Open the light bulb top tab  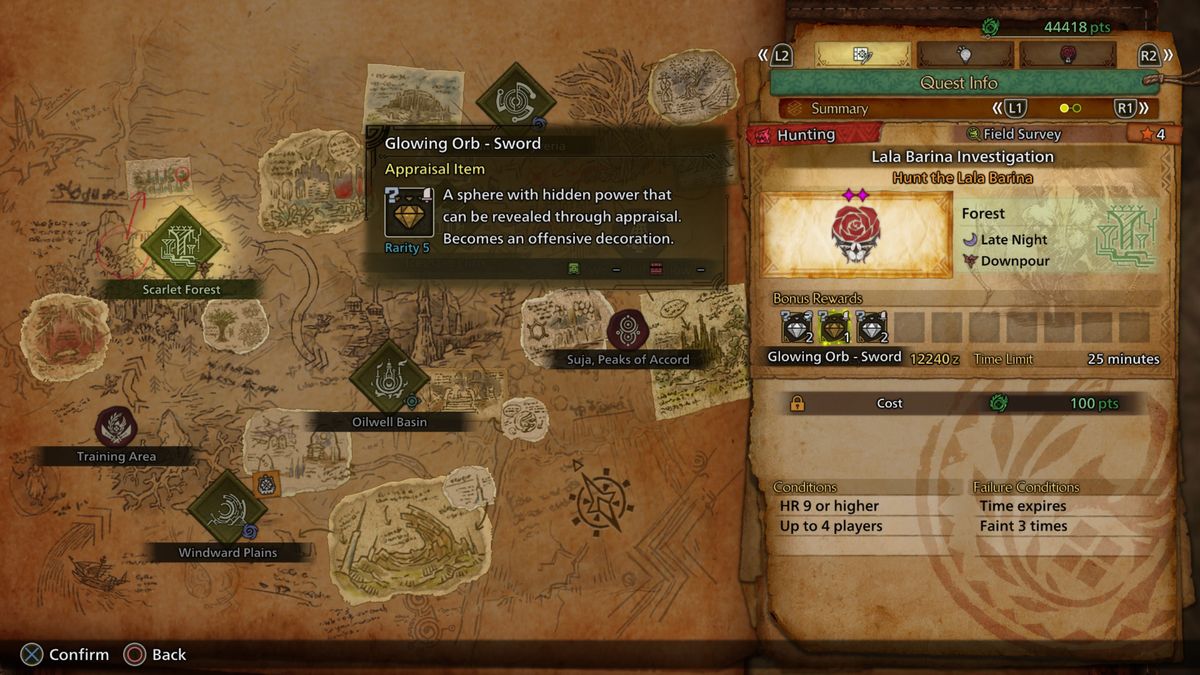click(964, 55)
